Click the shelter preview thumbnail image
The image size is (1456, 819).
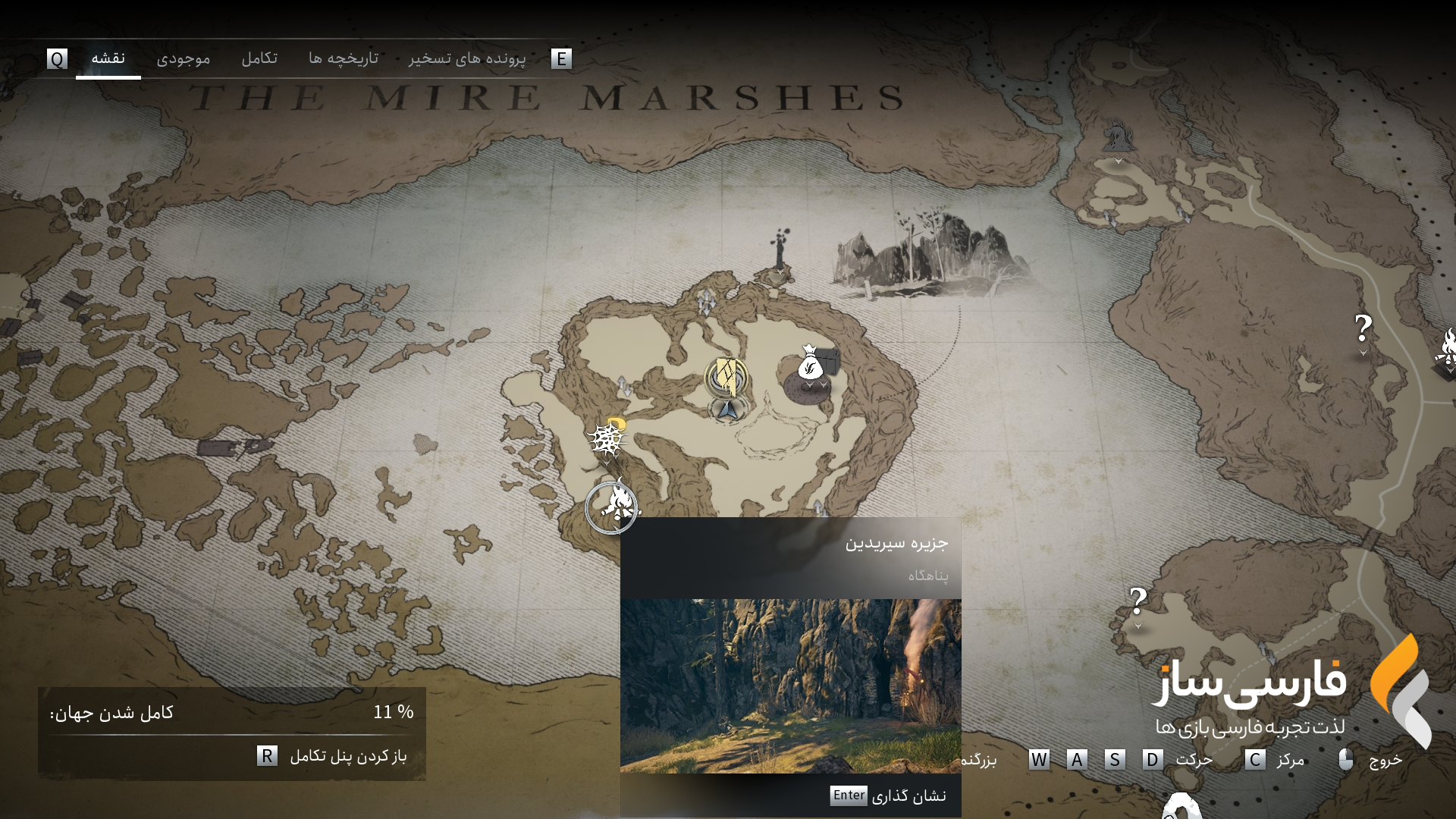[790, 686]
